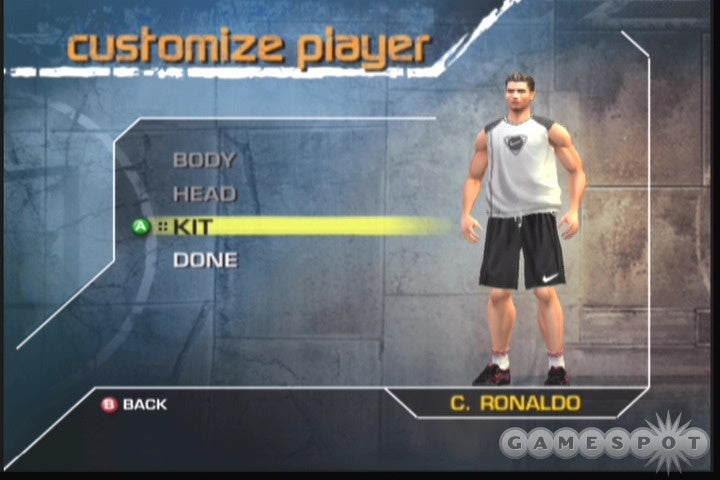Click DONE to finish customizing
The height and width of the screenshot is (480, 720).
click(x=205, y=260)
